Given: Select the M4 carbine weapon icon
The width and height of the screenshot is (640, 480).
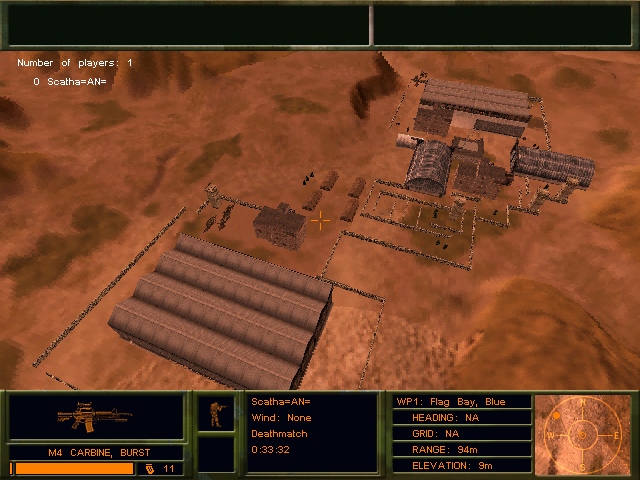Looking at the screenshot, I should (x=96, y=415).
